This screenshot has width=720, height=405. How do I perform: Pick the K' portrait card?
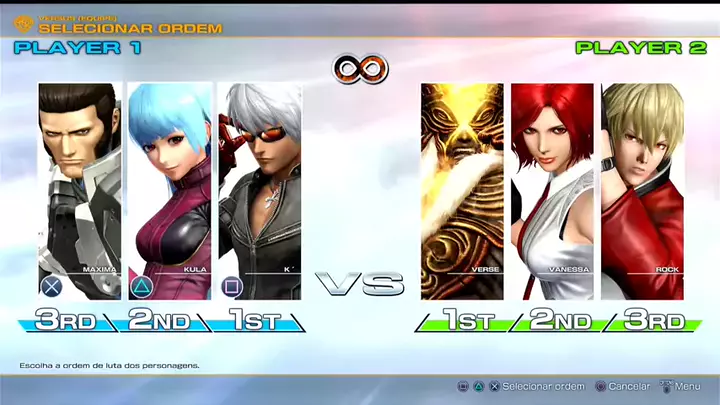pos(259,190)
